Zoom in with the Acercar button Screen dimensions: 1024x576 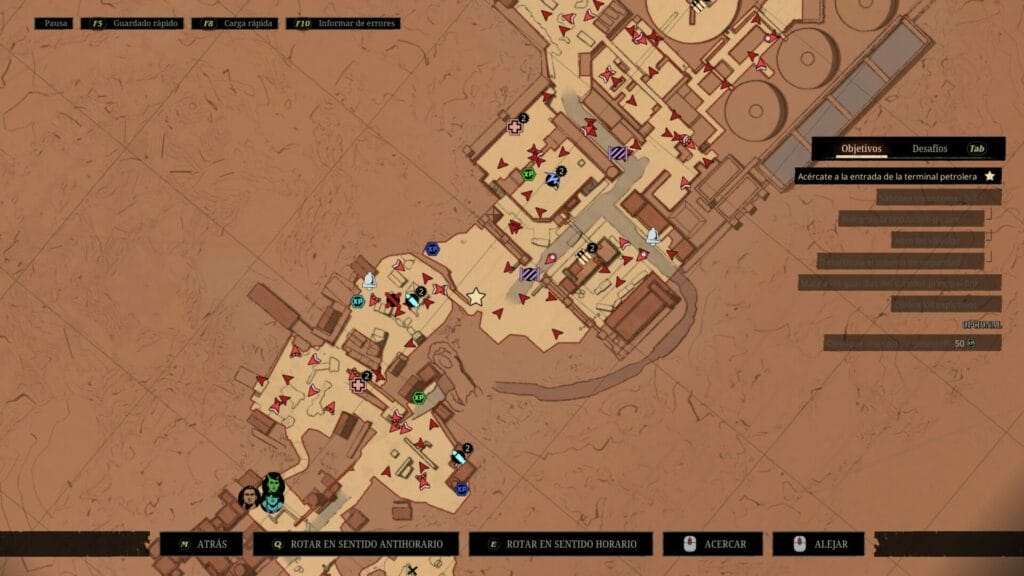[712, 544]
